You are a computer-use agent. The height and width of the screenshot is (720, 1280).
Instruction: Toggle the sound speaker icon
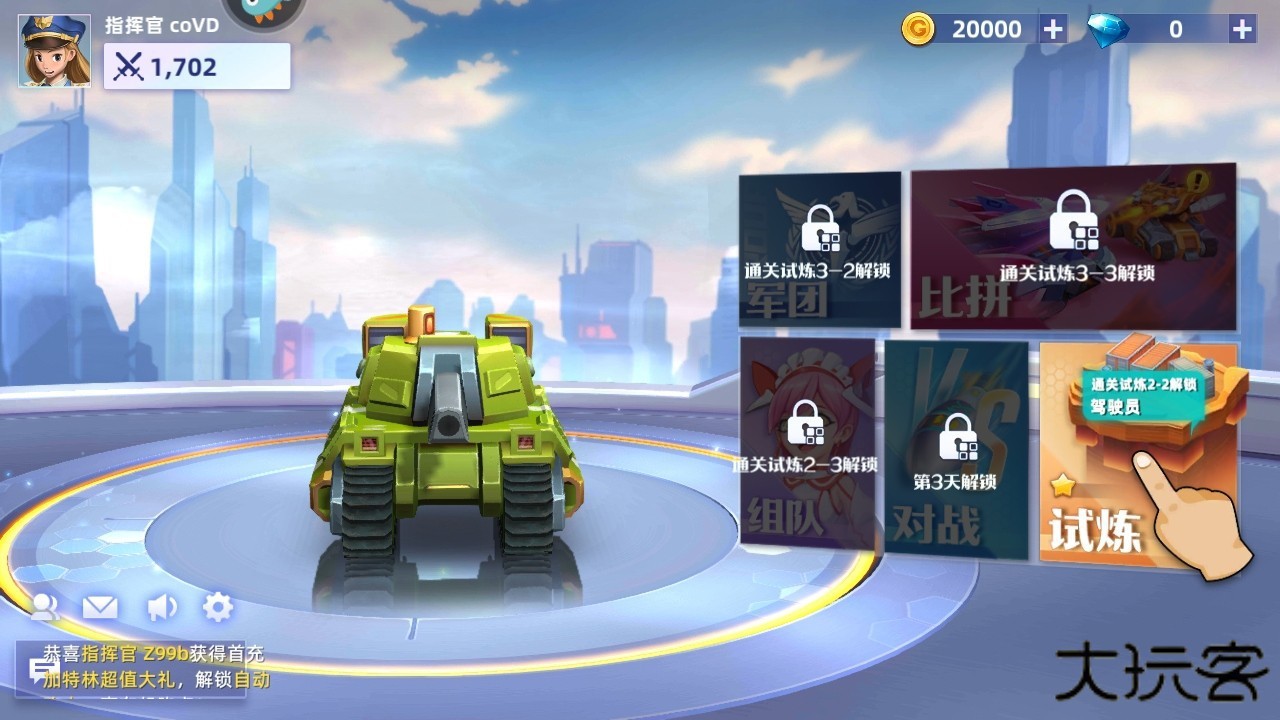tap(160, 606)
